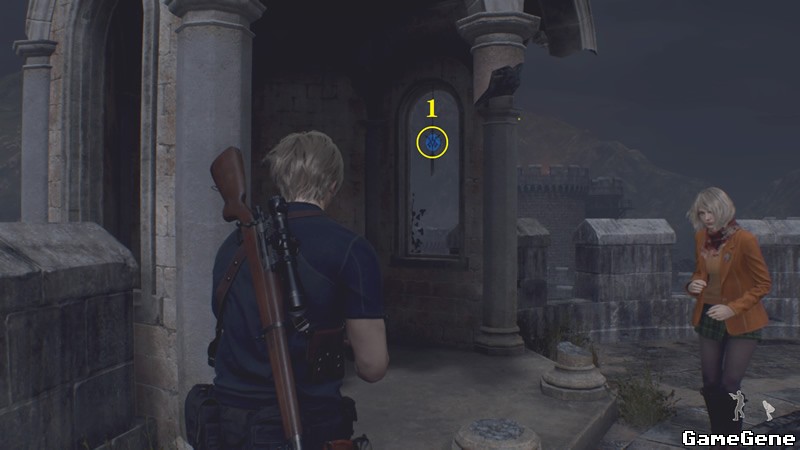Select the Ashley companion status icon

point(769,409)
